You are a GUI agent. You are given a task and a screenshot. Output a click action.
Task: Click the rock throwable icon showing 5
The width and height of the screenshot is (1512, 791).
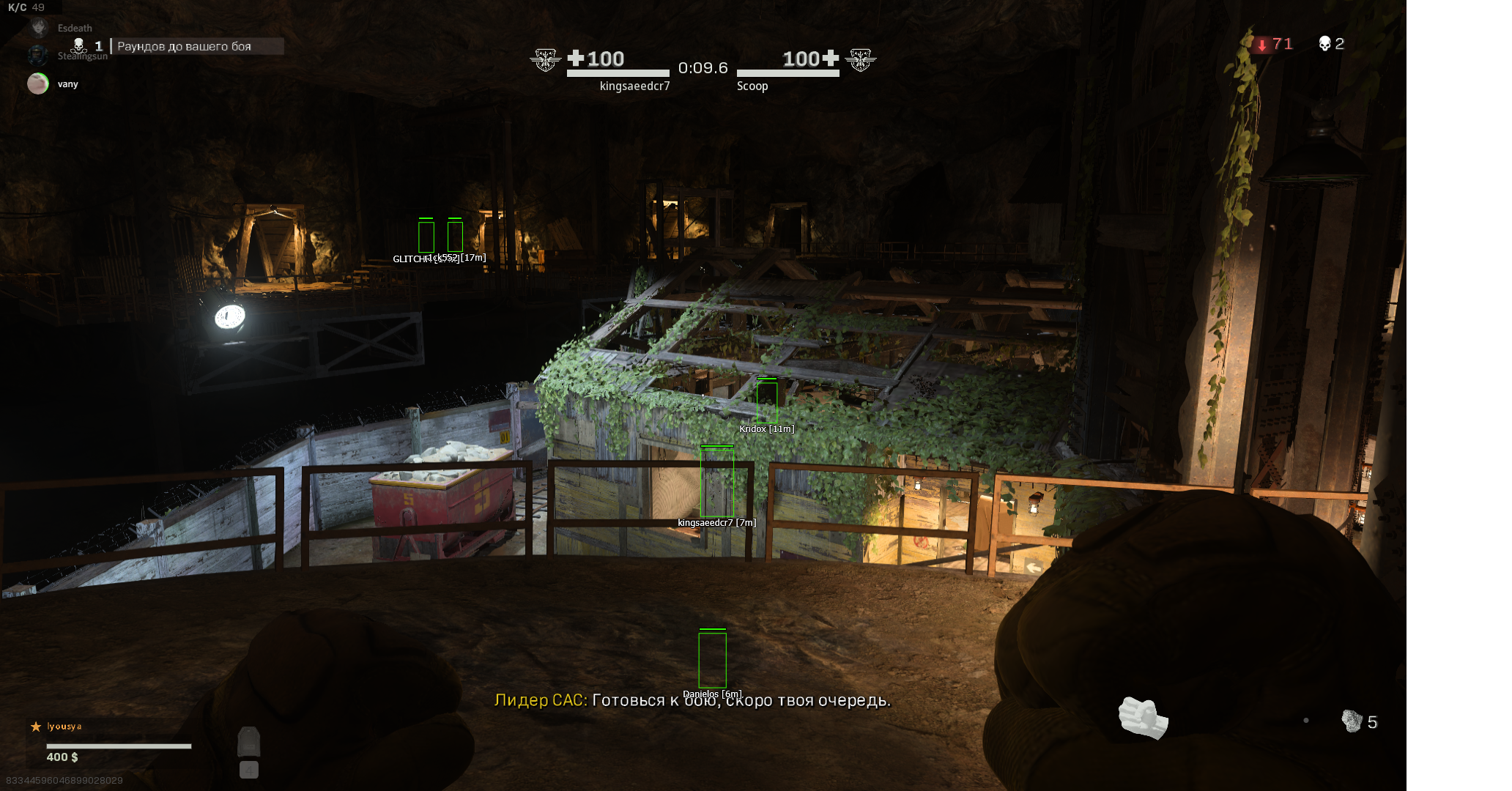click(1354, 722)
